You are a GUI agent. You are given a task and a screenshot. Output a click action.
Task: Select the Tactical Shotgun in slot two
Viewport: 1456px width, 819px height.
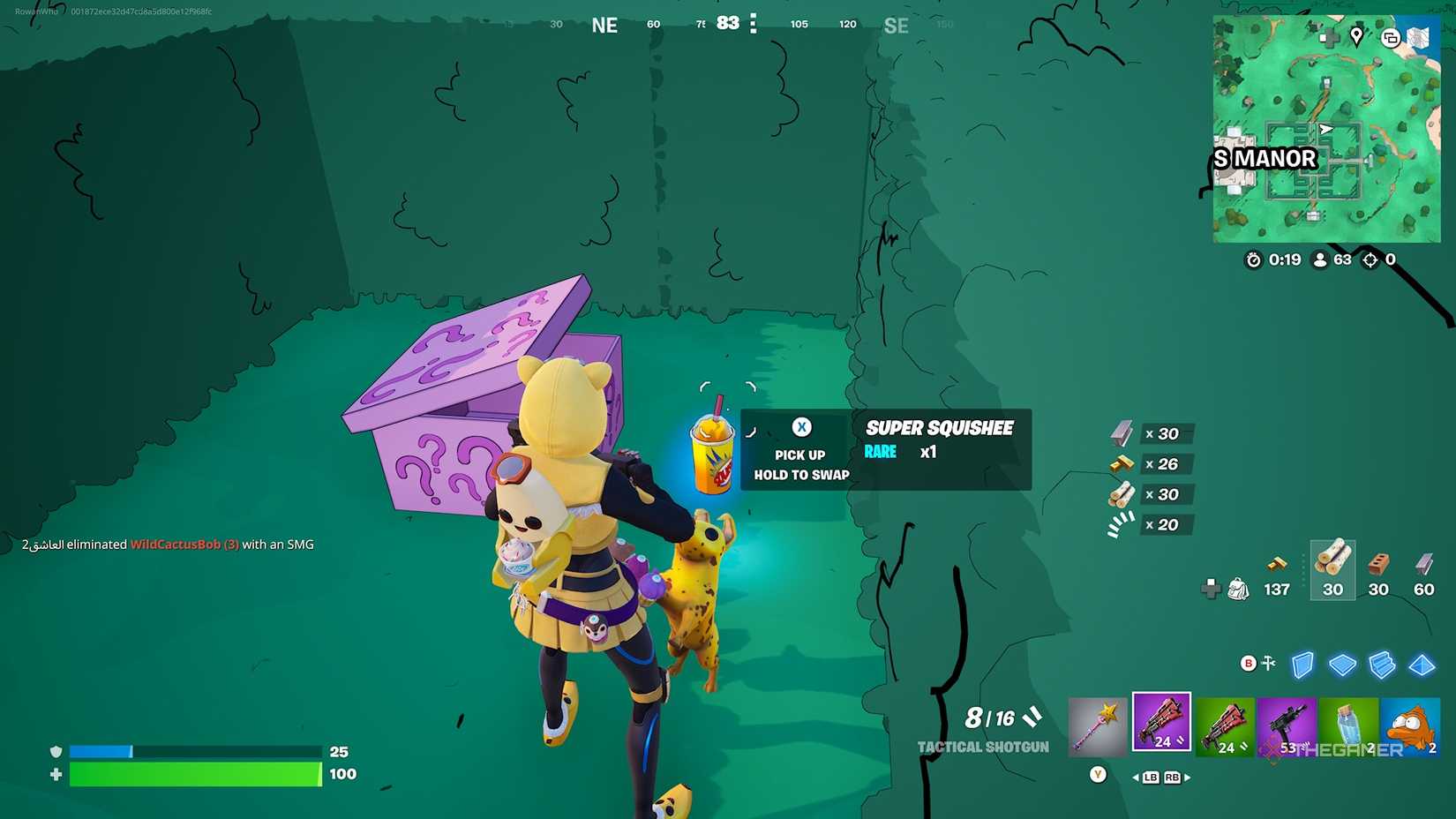[1161, 722]
